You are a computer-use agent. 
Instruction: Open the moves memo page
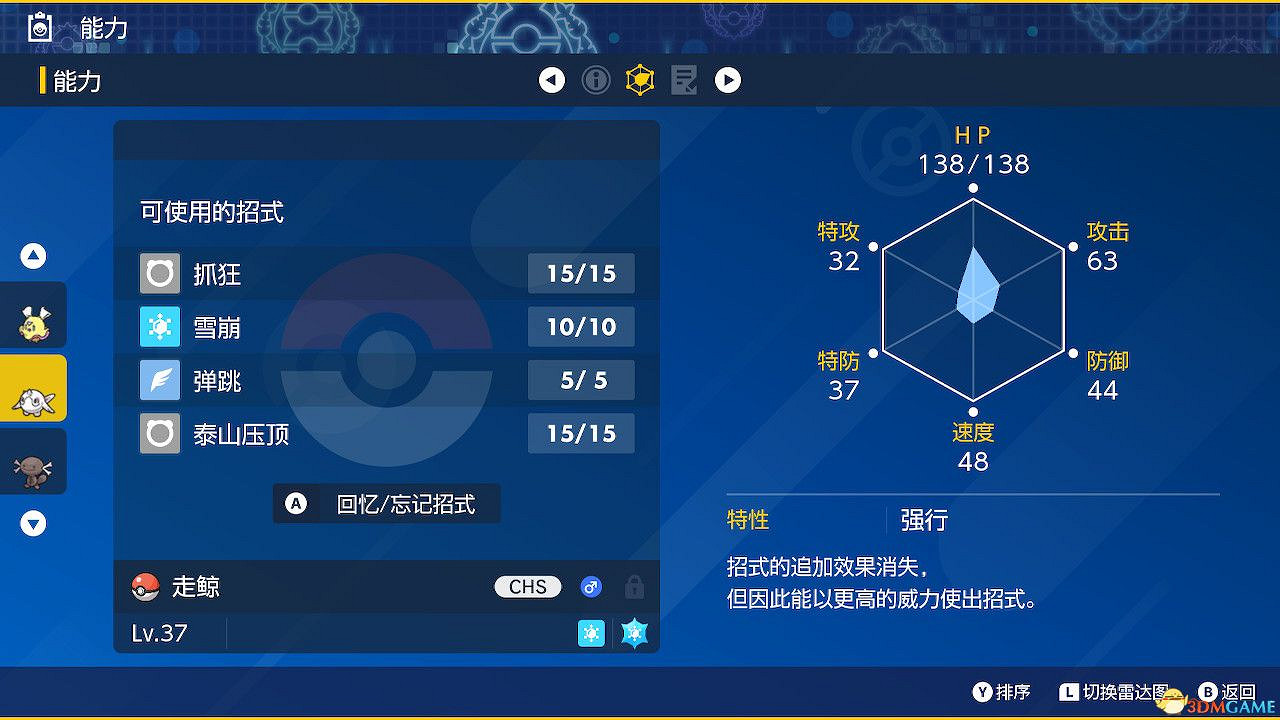pyautogui.click(x=684, y=80)
